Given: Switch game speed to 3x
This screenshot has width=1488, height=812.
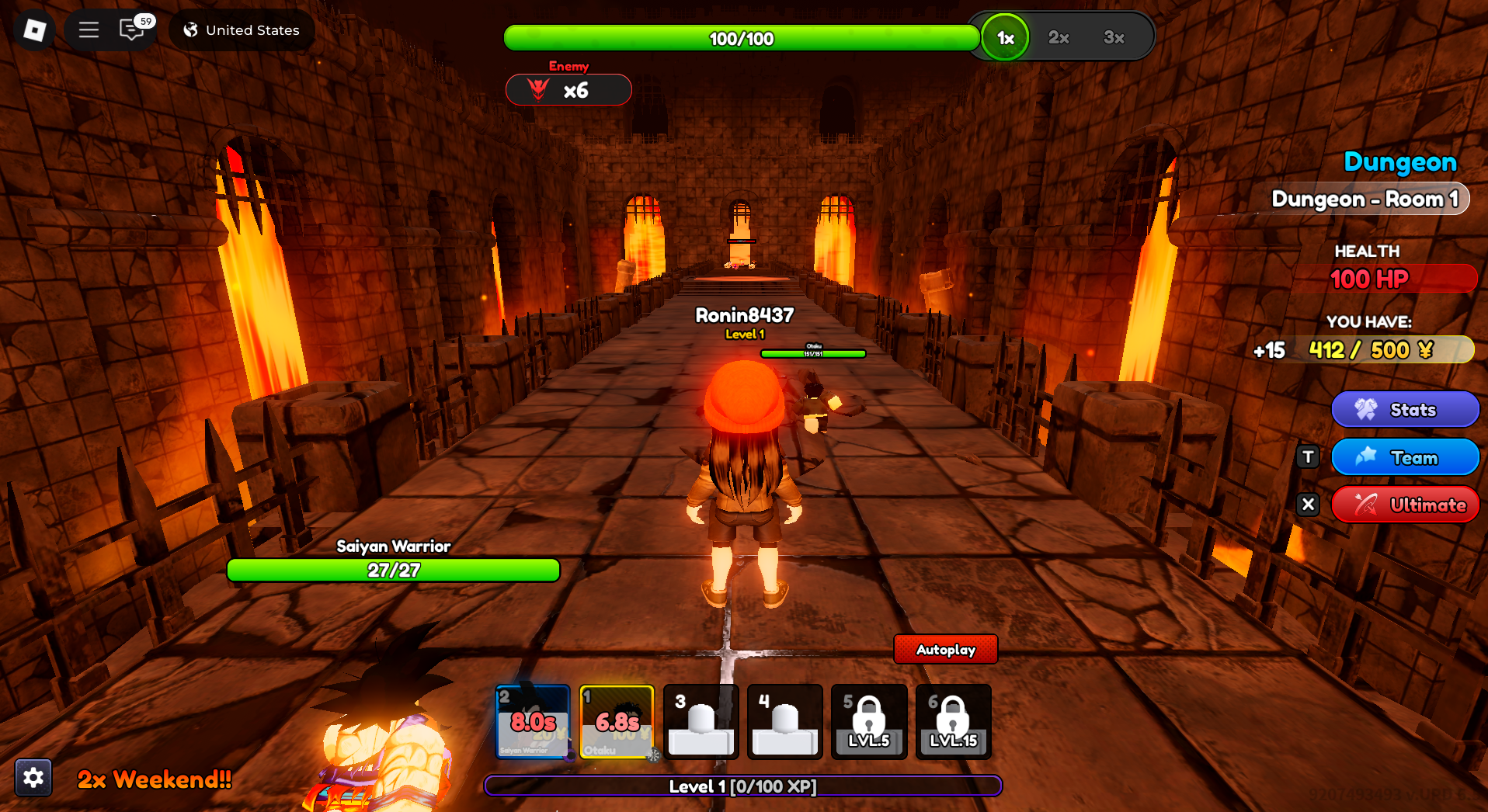Looking at the screenshot, I should coord(1114,38).
